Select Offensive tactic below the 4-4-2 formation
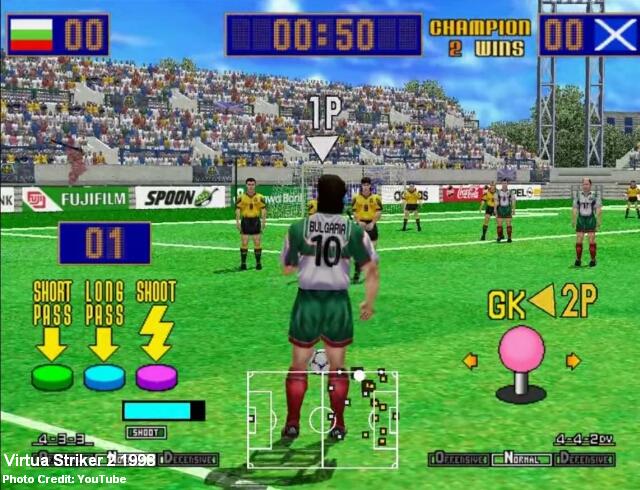The image size is (640, 490). pyautogui.click(x=459, y=459)
